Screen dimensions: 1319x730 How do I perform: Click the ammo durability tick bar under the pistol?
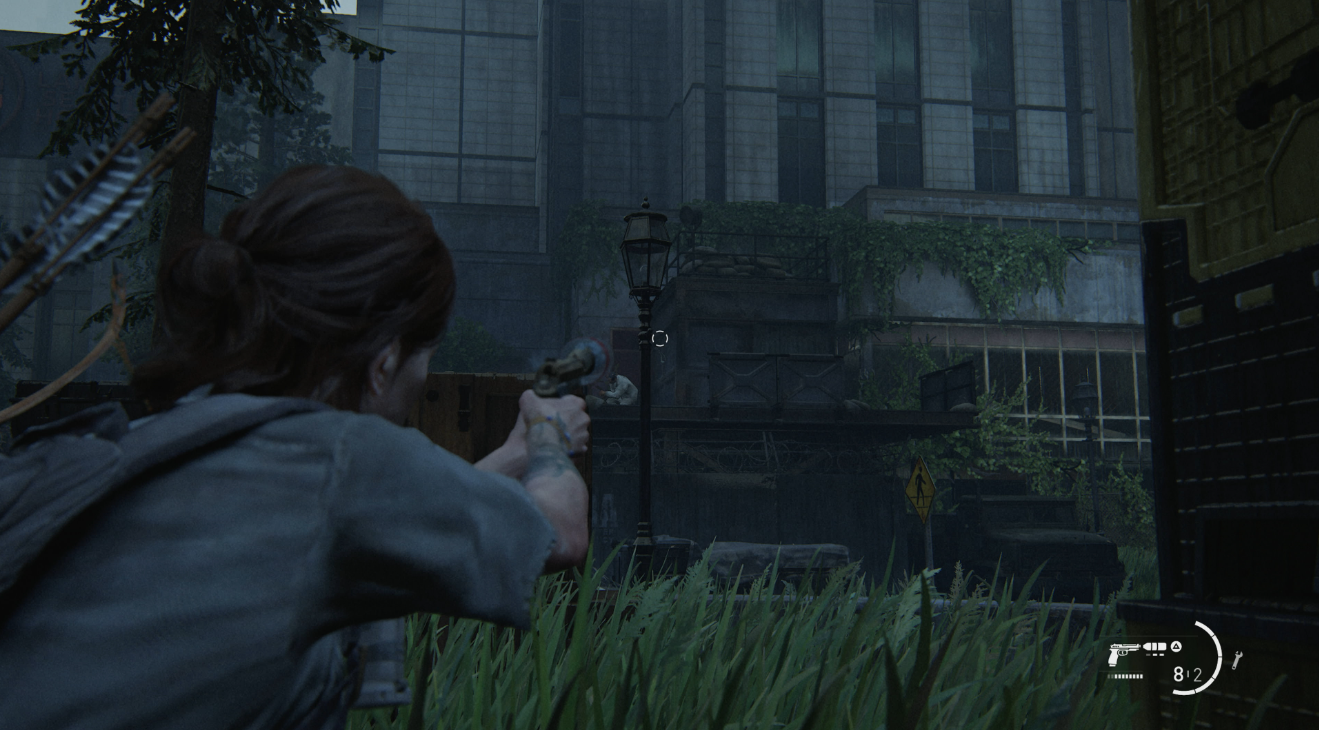click(1125, 675)
